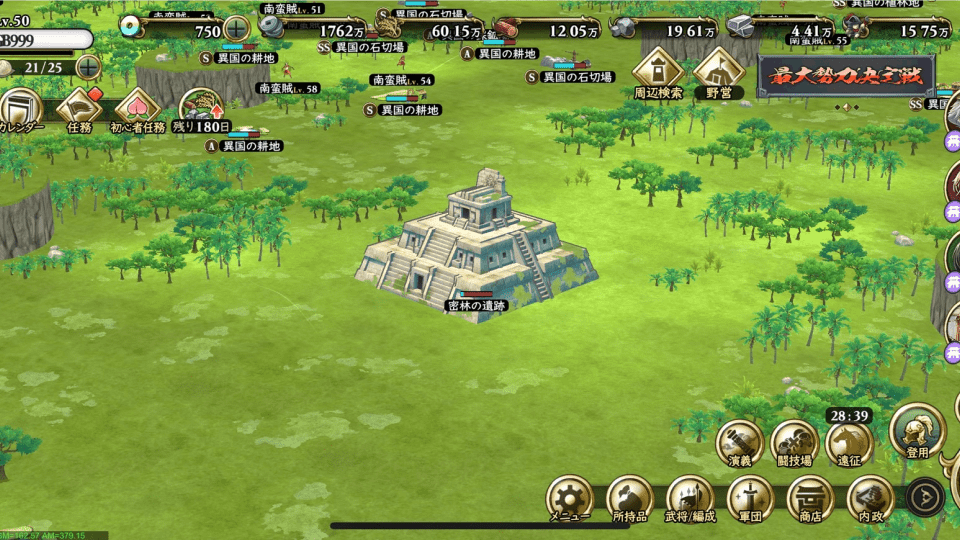
Task: Open the 所持品 inventory bag
Action: [x=630, y=497]
